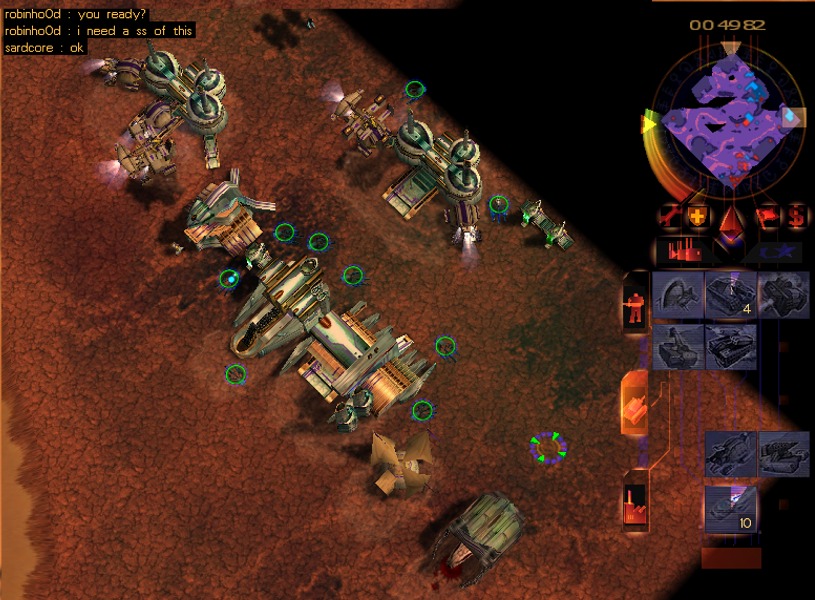Image resolution: width=815 pixels, height=600 pixels.
Task: Click the yellow arrow on radar's left edge
Action: [648, 123]
